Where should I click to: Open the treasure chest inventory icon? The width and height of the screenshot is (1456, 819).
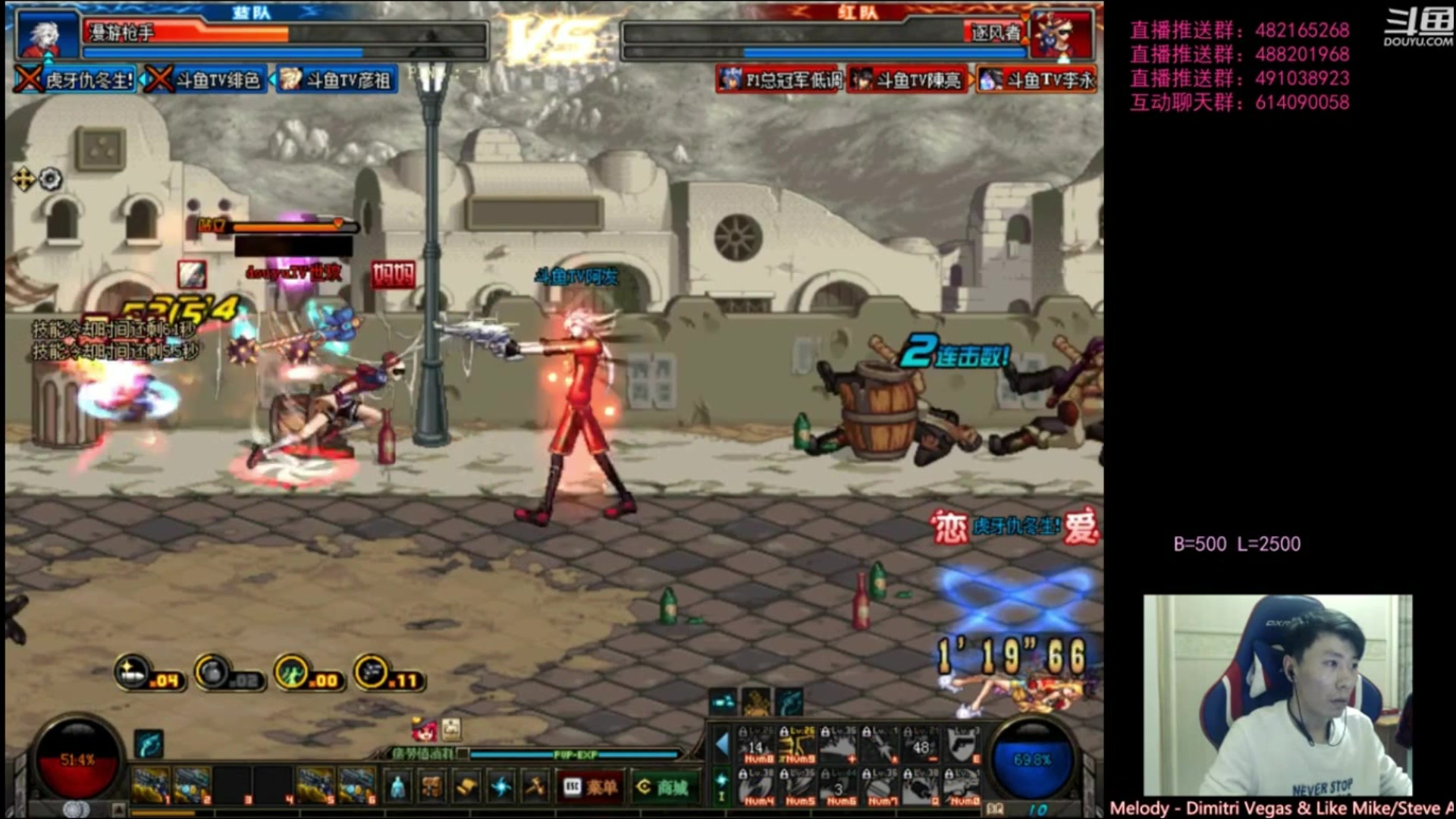pos(432,787)
